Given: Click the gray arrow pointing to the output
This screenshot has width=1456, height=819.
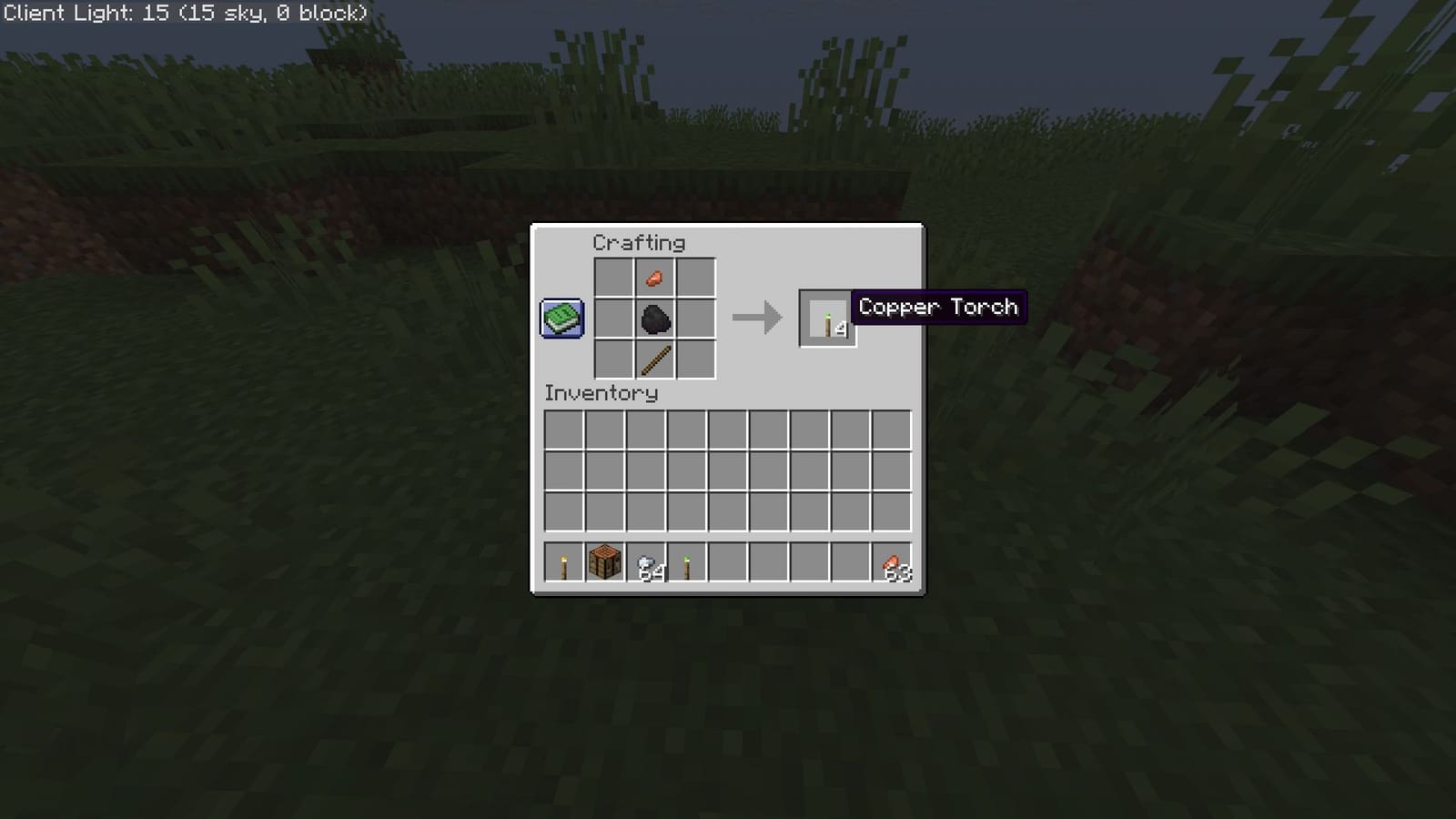Looking at the screenshot, I should point(757,318).
